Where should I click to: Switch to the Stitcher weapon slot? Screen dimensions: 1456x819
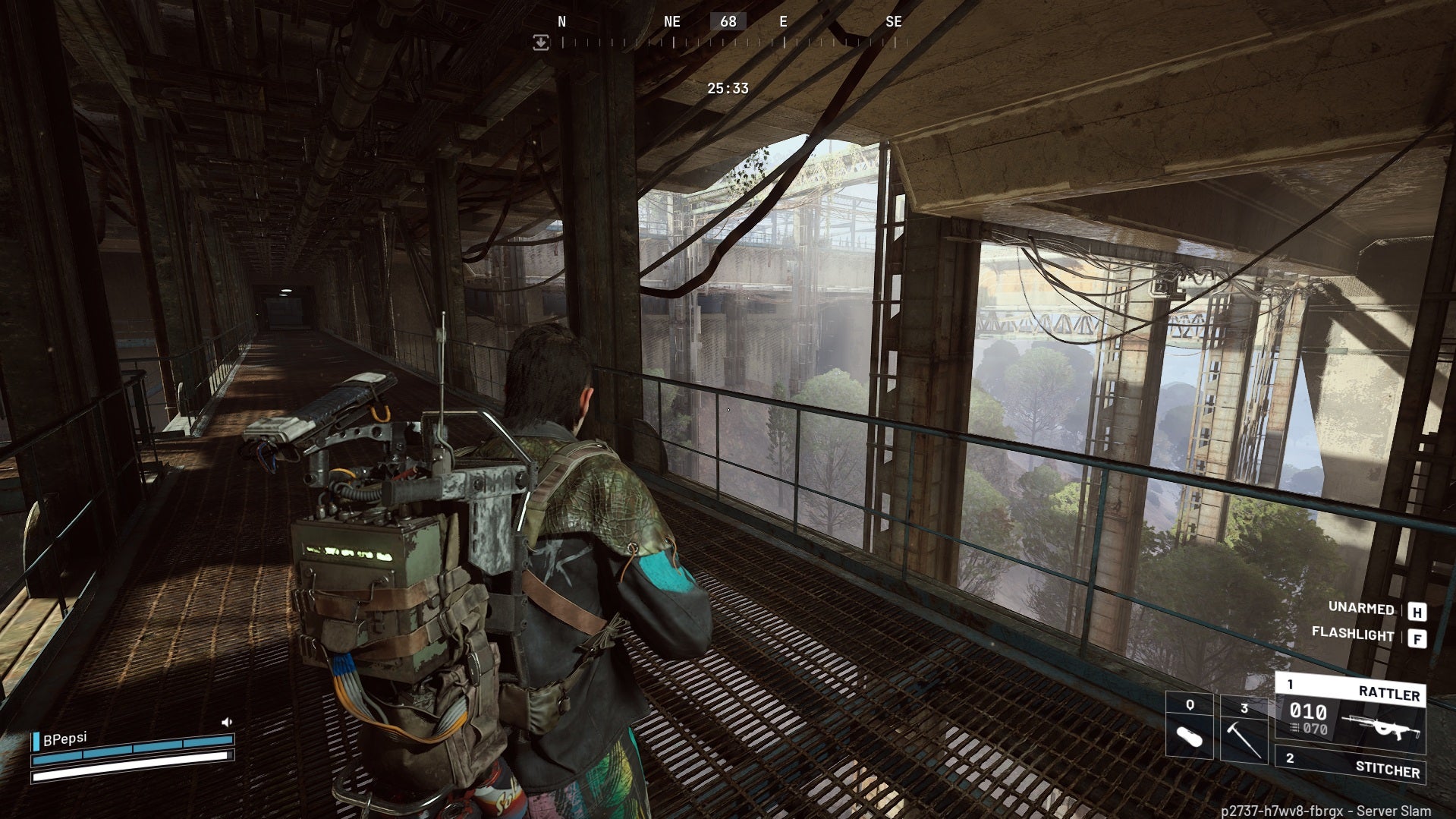tap(1350, 765)
